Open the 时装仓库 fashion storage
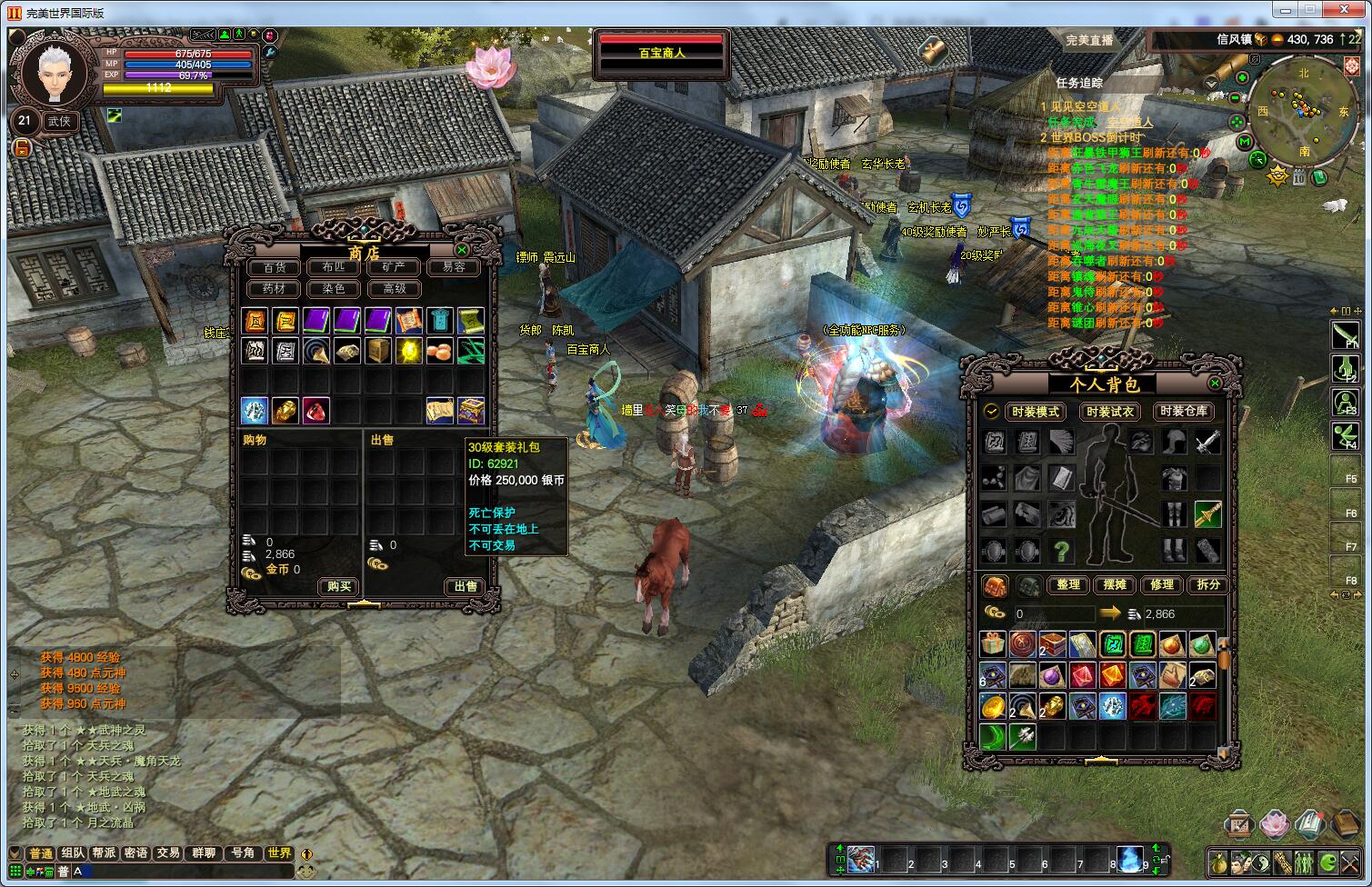1372x887 pixels. (1184, 412)
